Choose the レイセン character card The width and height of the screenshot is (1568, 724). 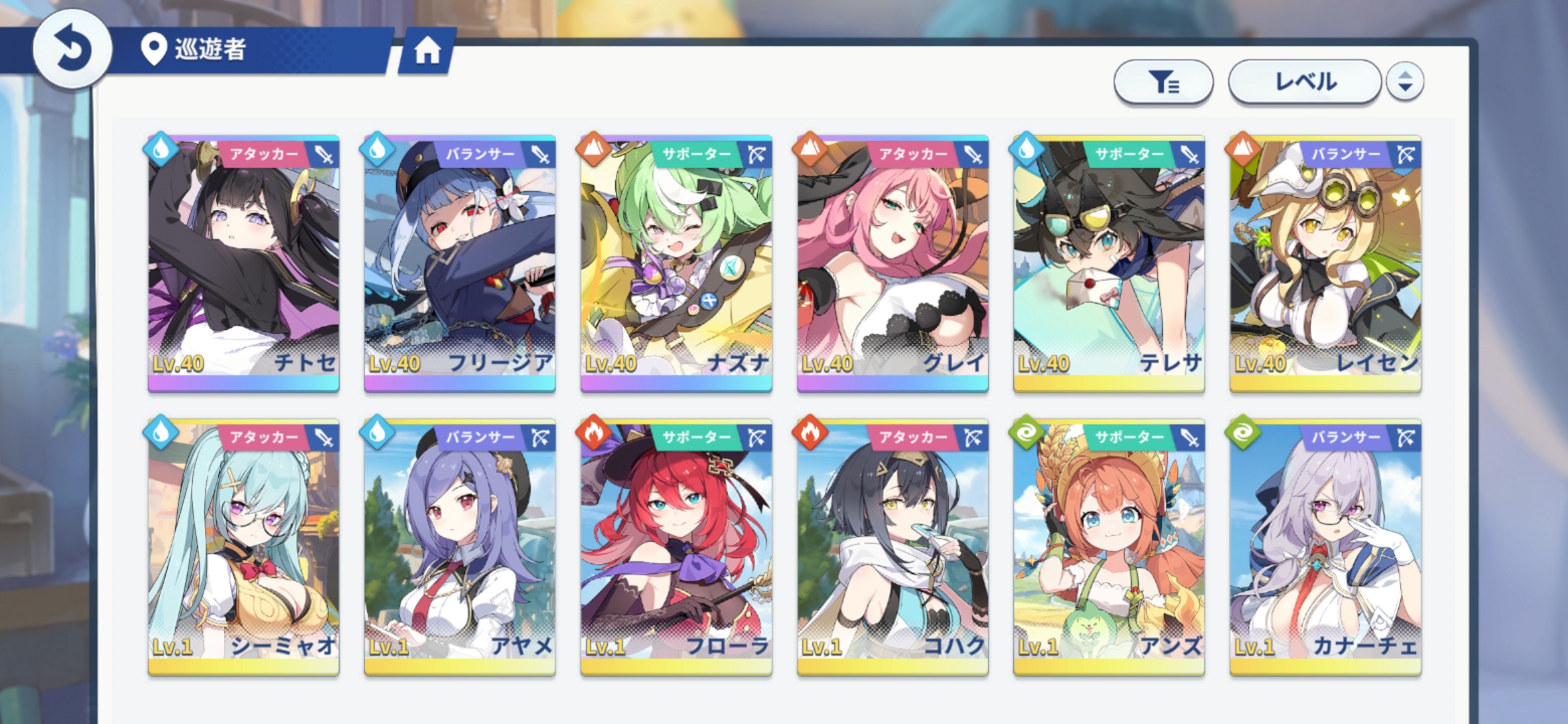pos(1325,263)
